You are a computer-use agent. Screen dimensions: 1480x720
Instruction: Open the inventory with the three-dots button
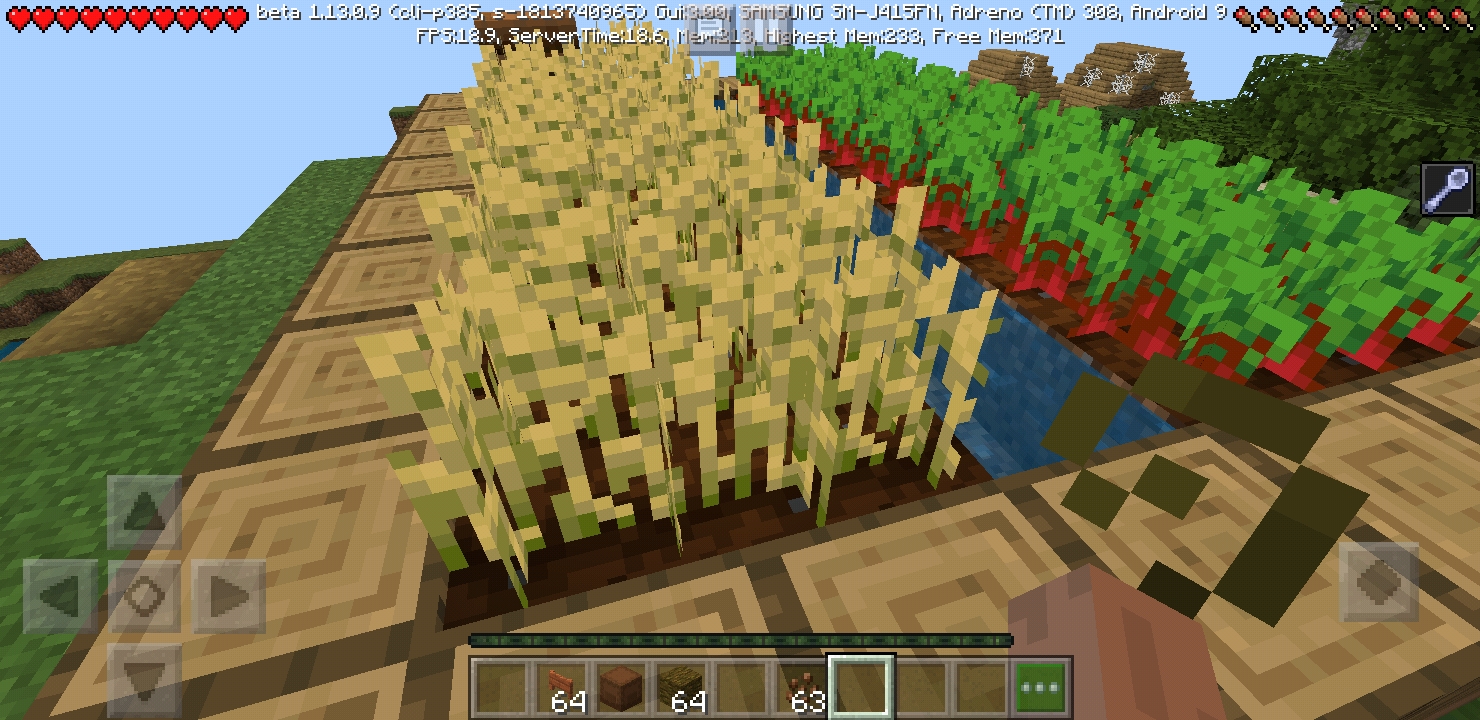coord(1042,688)
